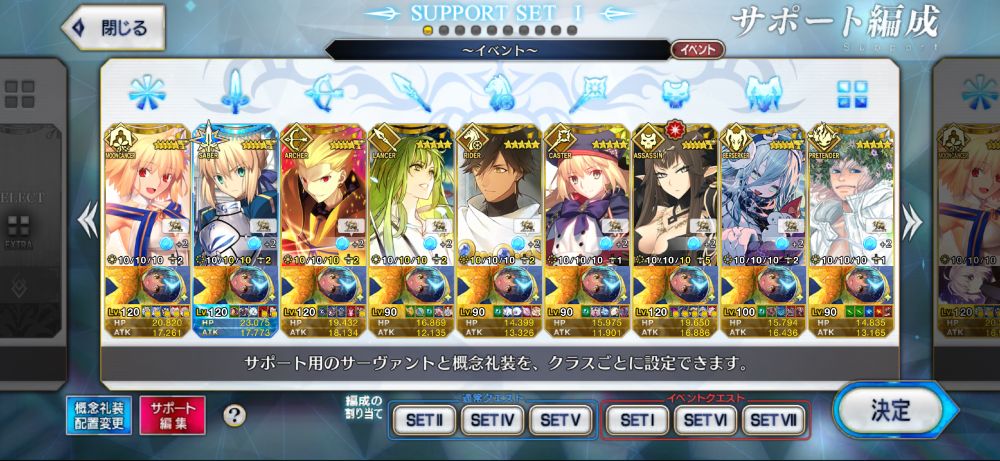
Task: Open the サポート編集 button
Action: pyautogui.click(x=172, y=415)
